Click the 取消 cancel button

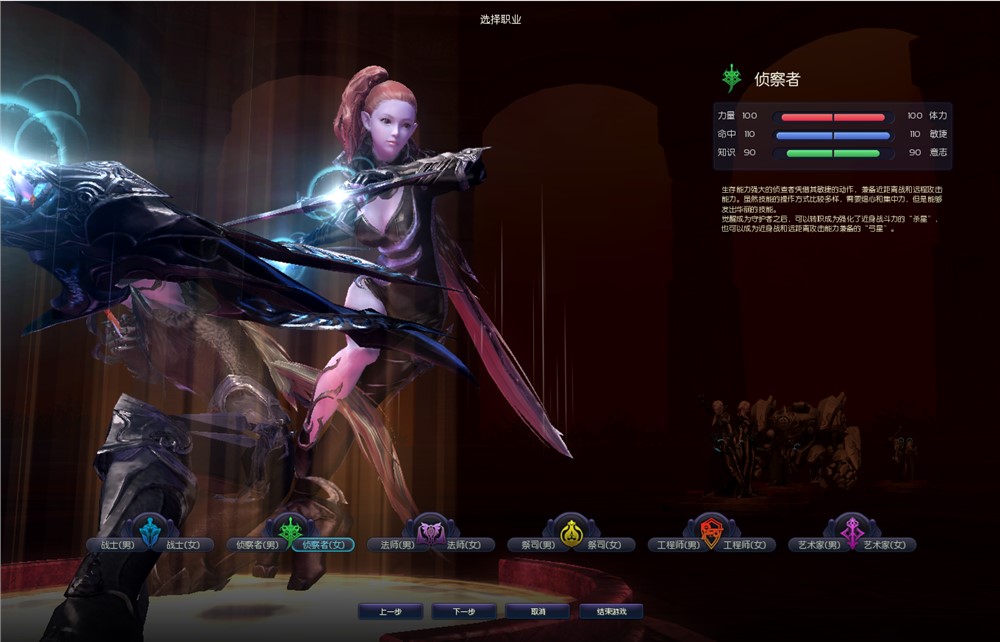click(x=537, y=611)
